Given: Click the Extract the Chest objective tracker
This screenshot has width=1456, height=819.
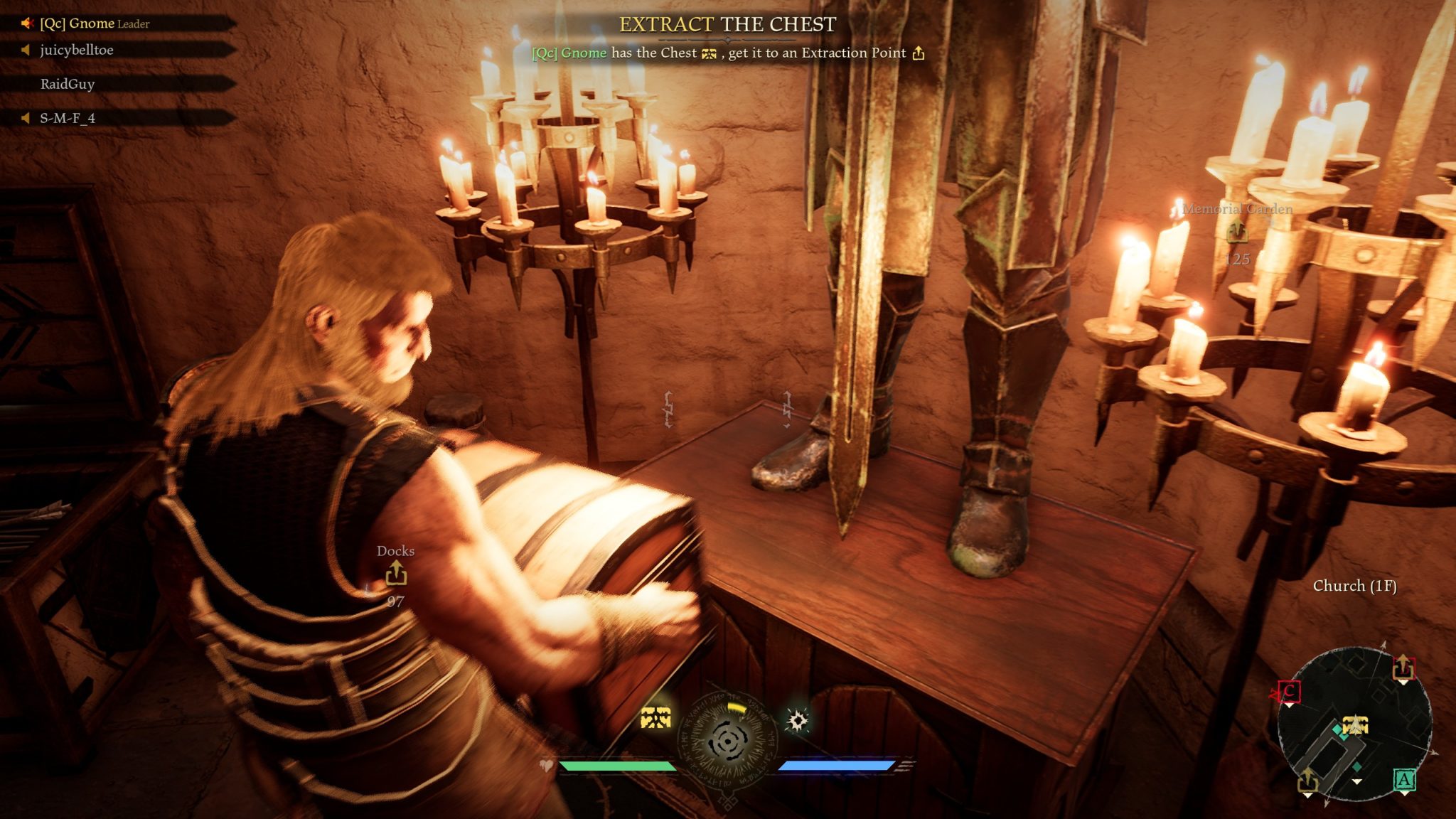Looking at the screenshot, I should pyautogui.click(x=727, y=25).
